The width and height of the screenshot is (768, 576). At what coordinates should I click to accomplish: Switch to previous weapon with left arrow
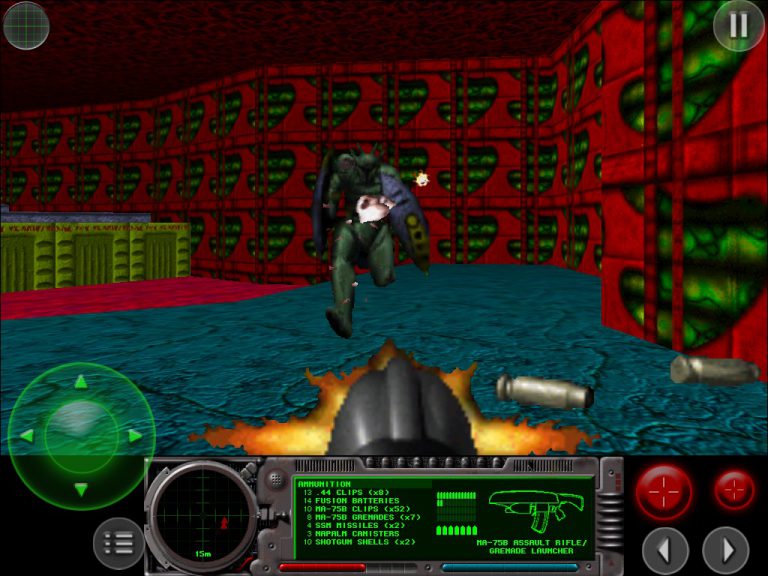click(665, 549)
